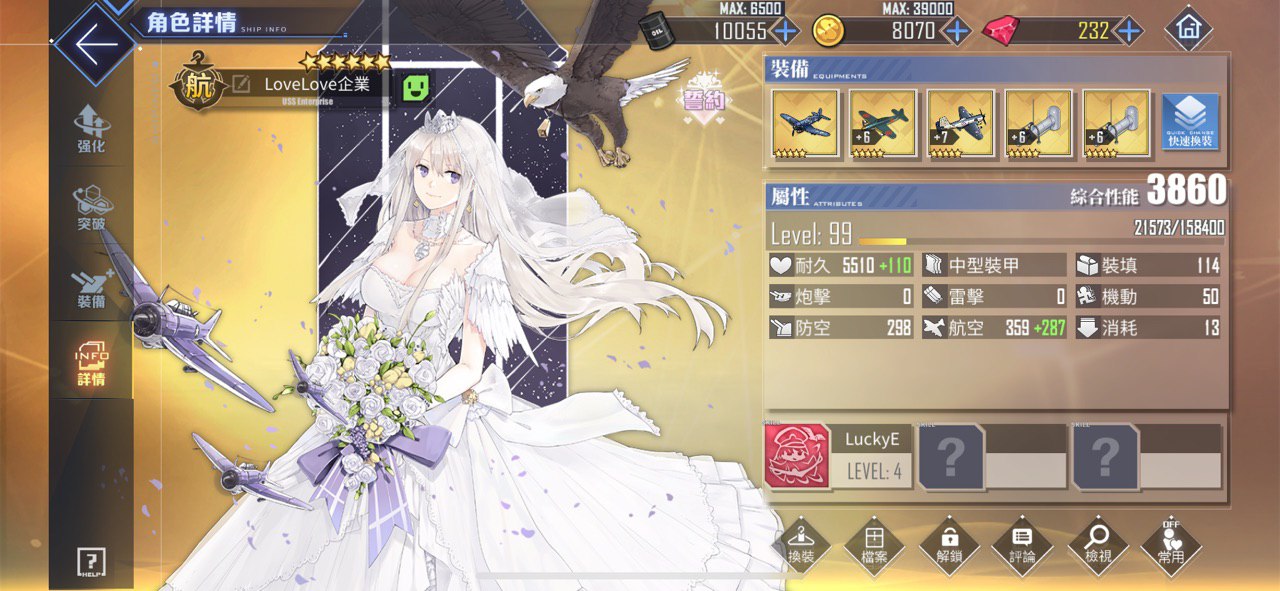This screenshot has width=1280, height=591.
Task: Add more coins with plus button
Action: pos(957,31)
